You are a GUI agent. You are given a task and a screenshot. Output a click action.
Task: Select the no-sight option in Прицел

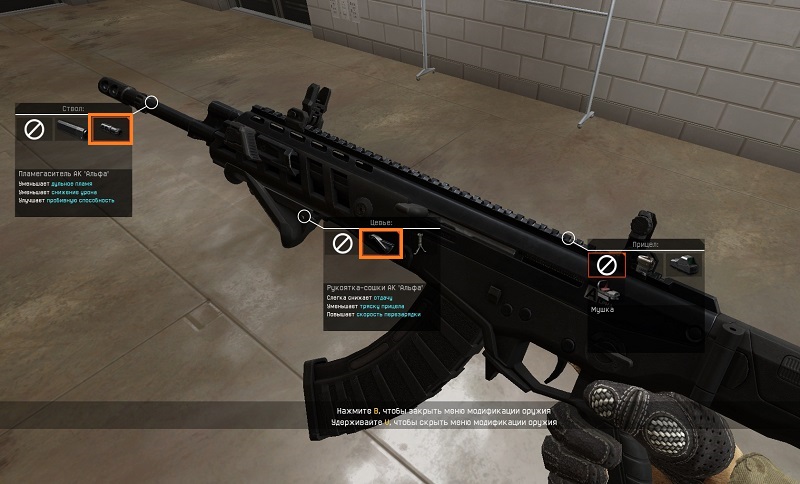pyautogui.click(x=606, y=265)
